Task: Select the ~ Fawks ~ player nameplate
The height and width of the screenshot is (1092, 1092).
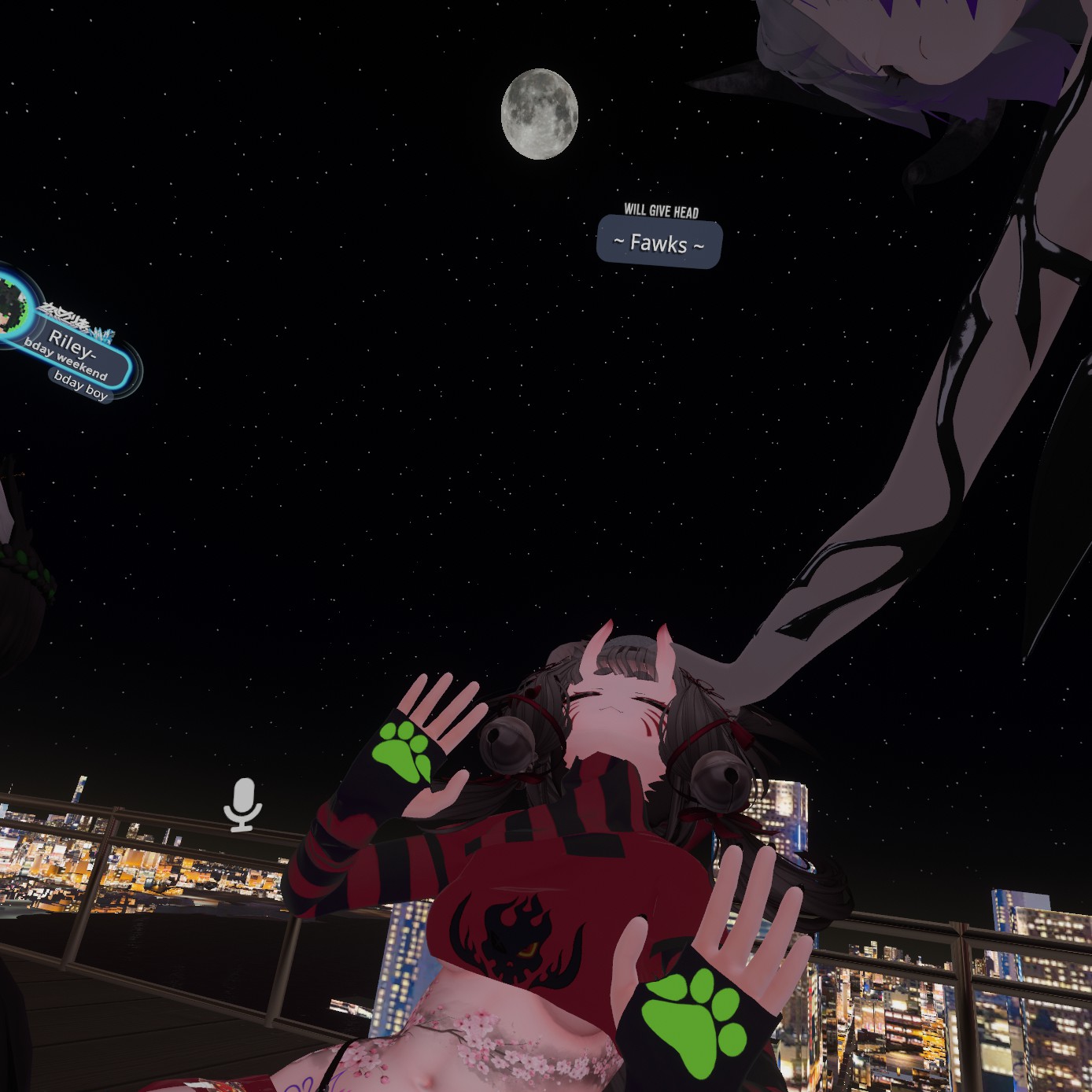Action: pyautogui.click(x=659, y=243)
